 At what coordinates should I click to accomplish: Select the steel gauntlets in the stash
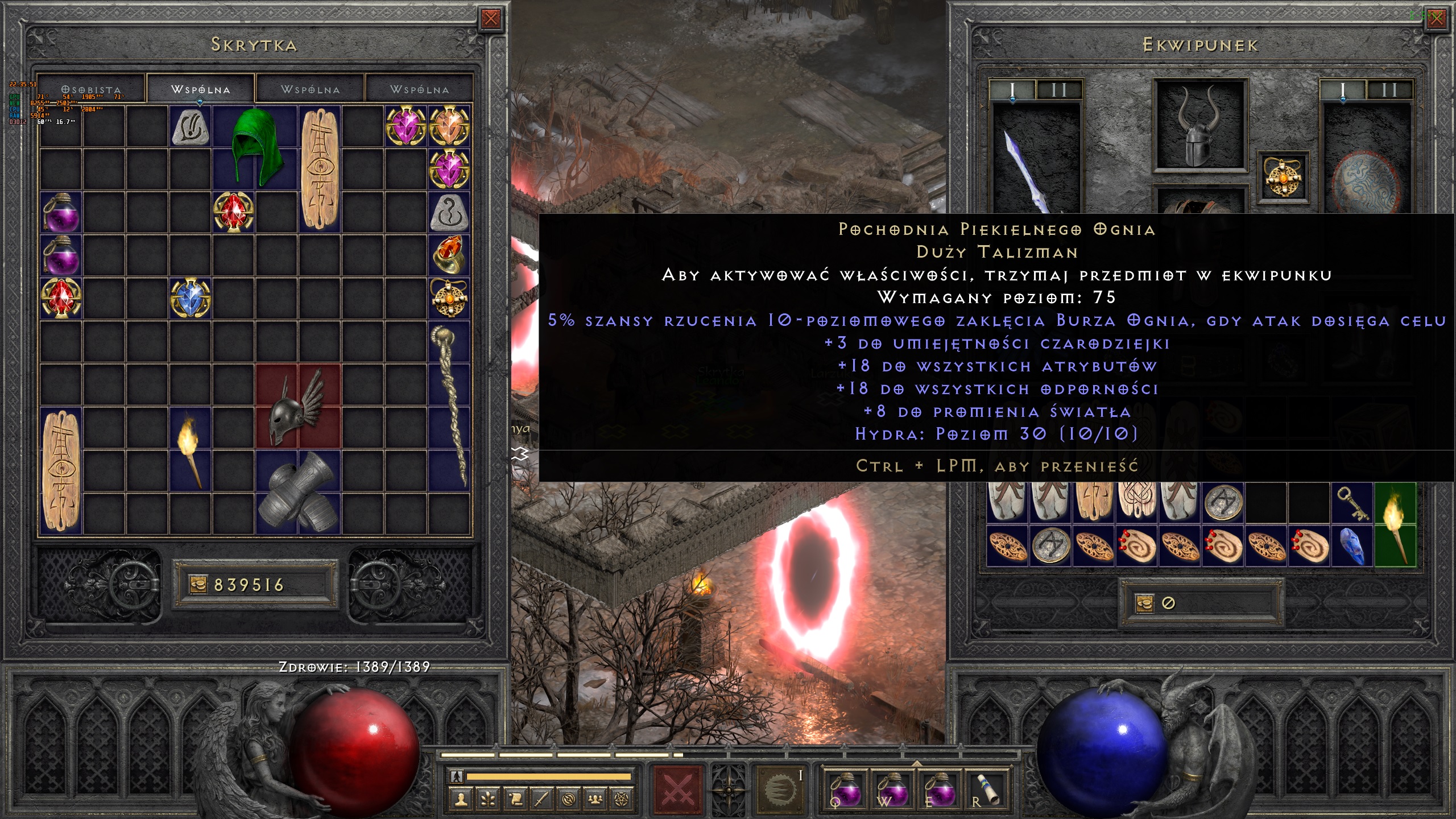click(298, 493)
